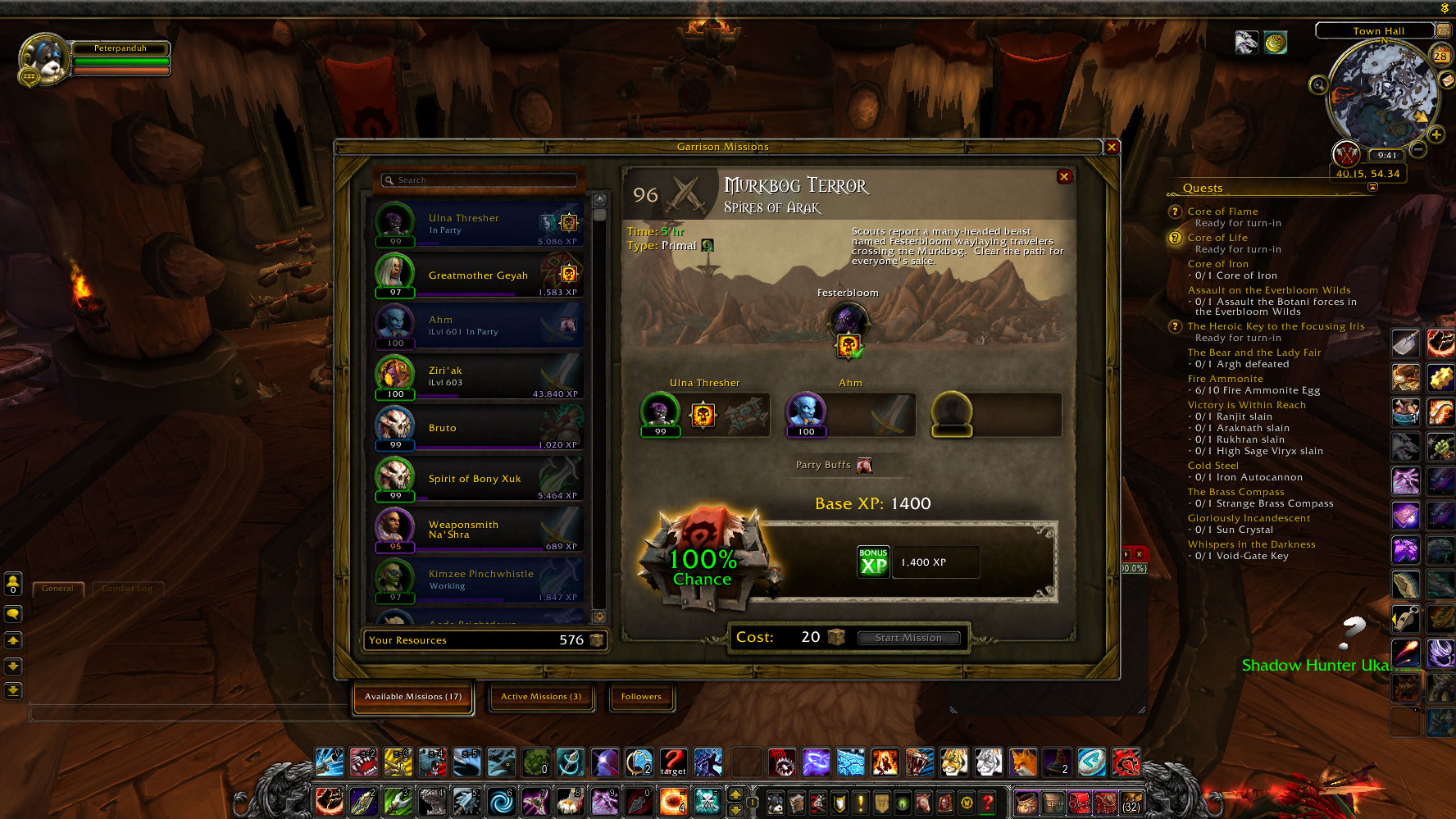Select follower Greatmother Geyah
The width and height of the screenshot is (1456, 819).
(479, 275)
